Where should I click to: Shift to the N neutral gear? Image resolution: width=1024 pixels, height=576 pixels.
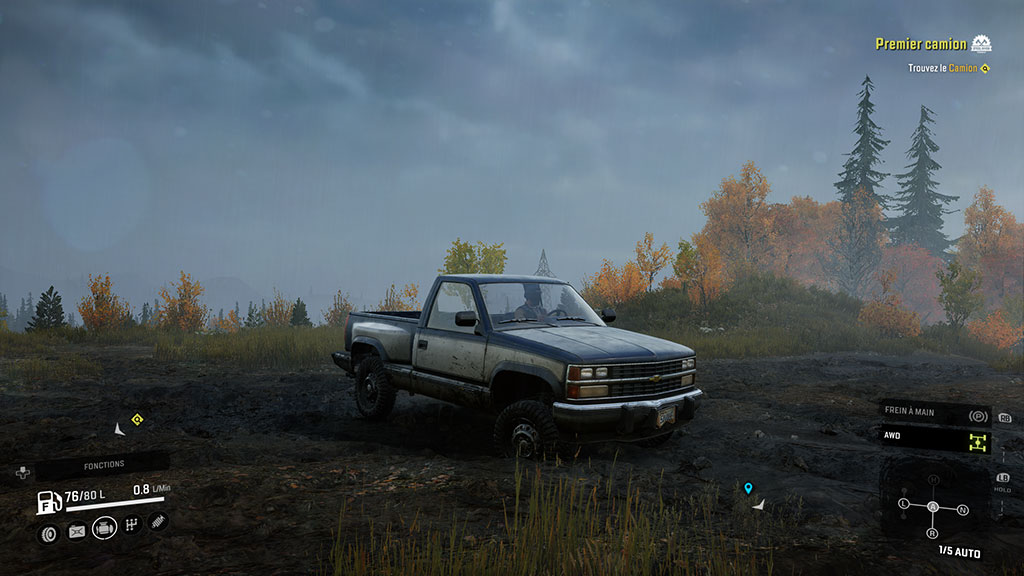tap(962, 510)
